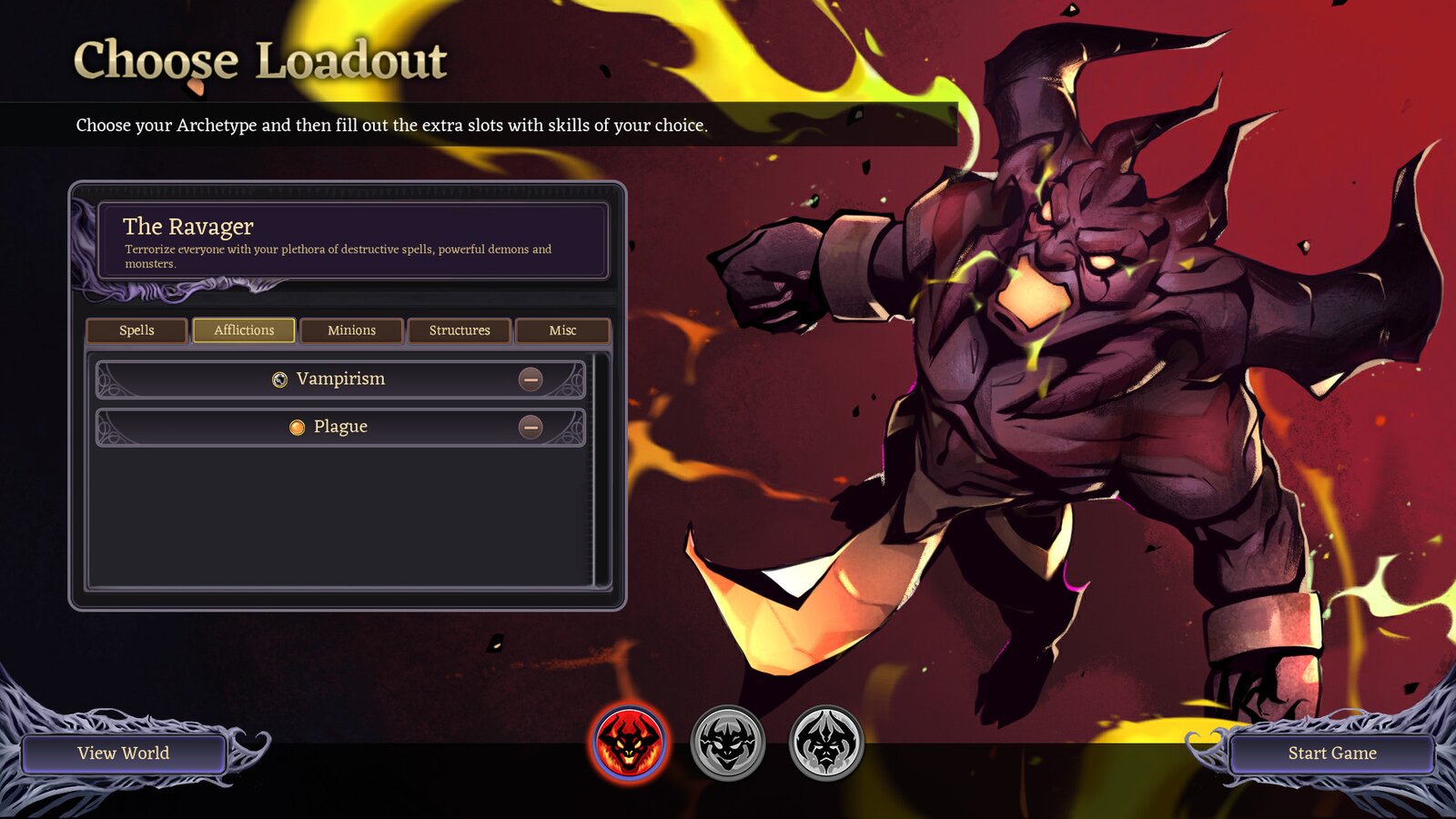Switch to the Spells tab
This screenshot has width=1456, height=819.
pos(136,330)
